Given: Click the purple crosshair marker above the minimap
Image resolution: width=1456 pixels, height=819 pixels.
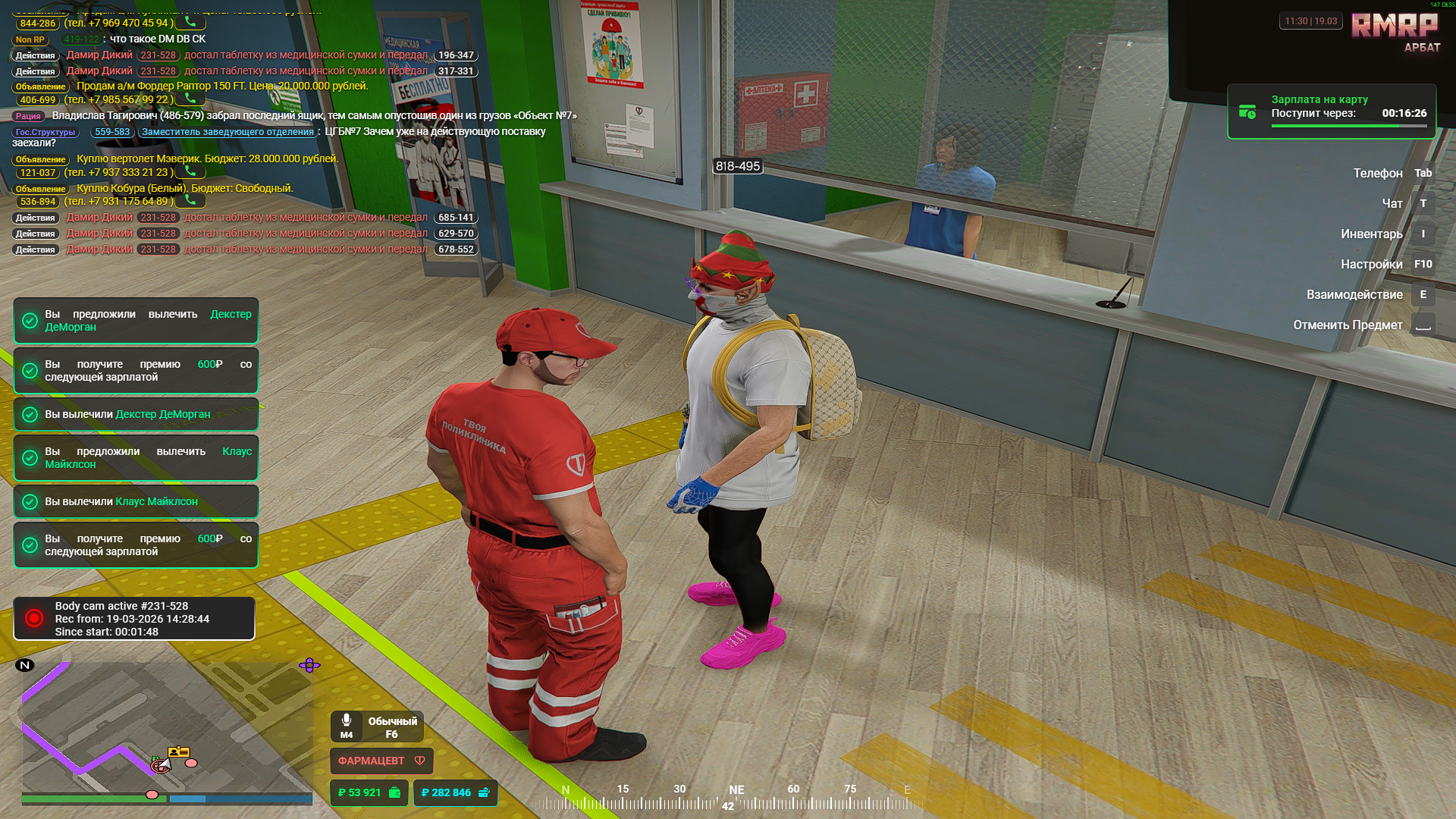Looking at the screenshot, I should (x=309, y=666).
